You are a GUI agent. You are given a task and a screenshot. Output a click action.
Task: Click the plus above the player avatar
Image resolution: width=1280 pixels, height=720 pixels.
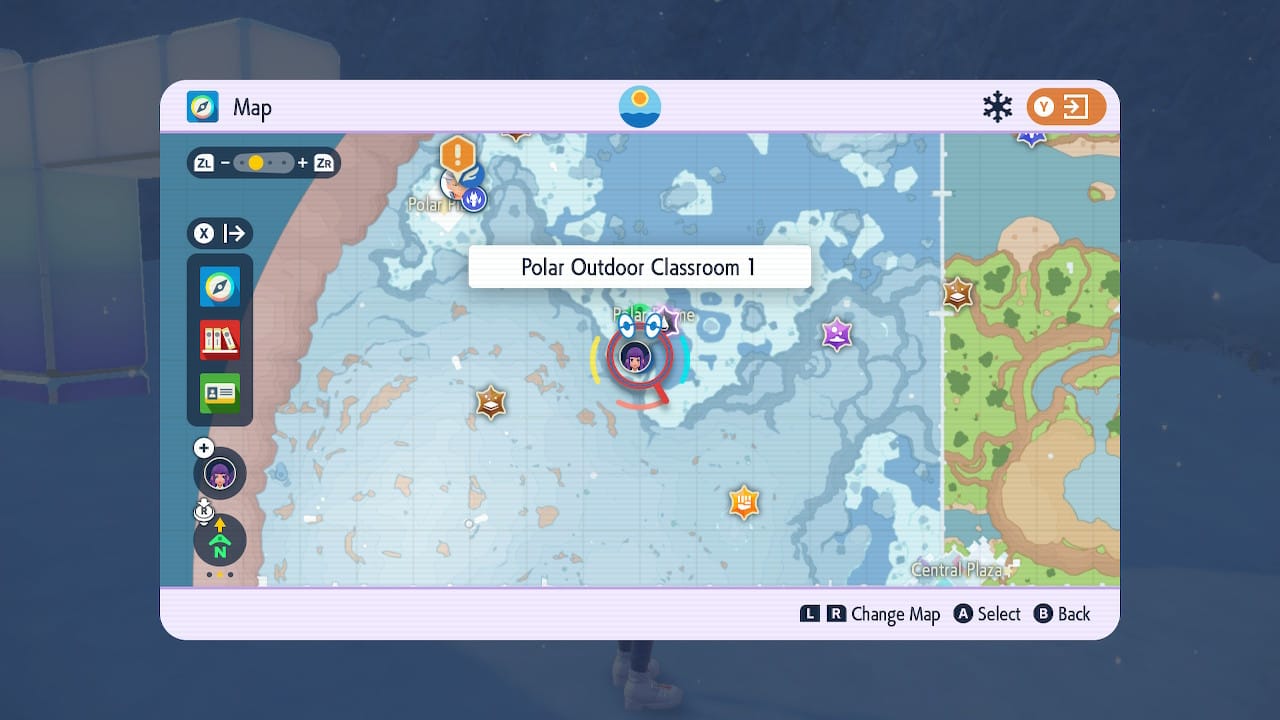pyautogui.click(x=204, y=447)
